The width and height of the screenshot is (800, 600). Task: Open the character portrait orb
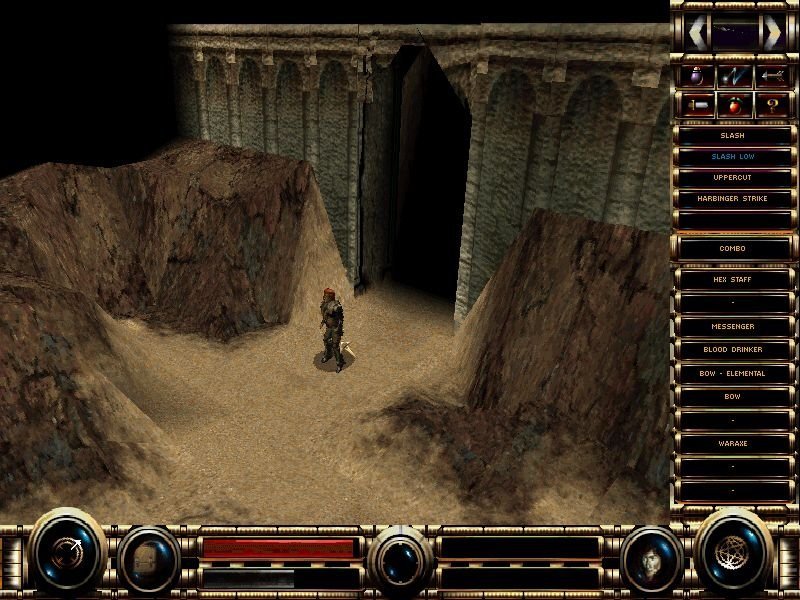click(x=652, y=557)
